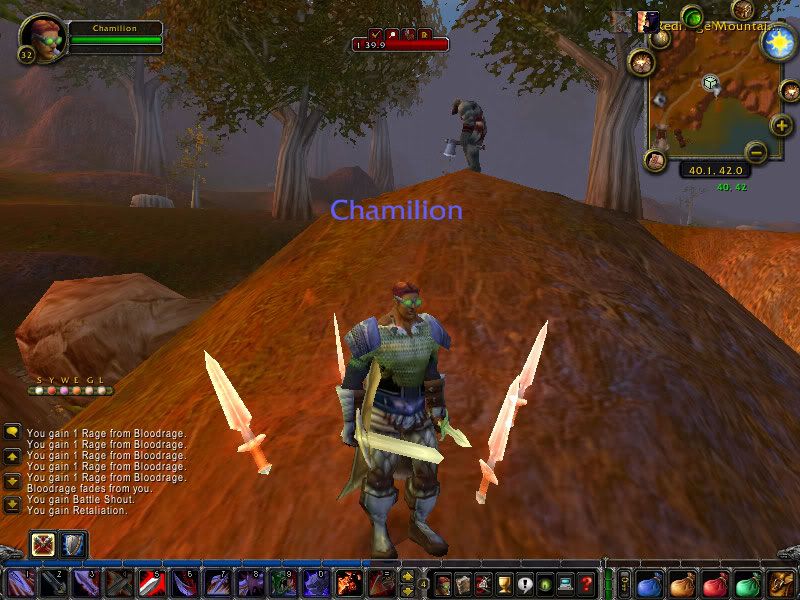Jump the chat log to the bottom
The height and width of the screenshot is (600, 800).
(x=12, y=503)
